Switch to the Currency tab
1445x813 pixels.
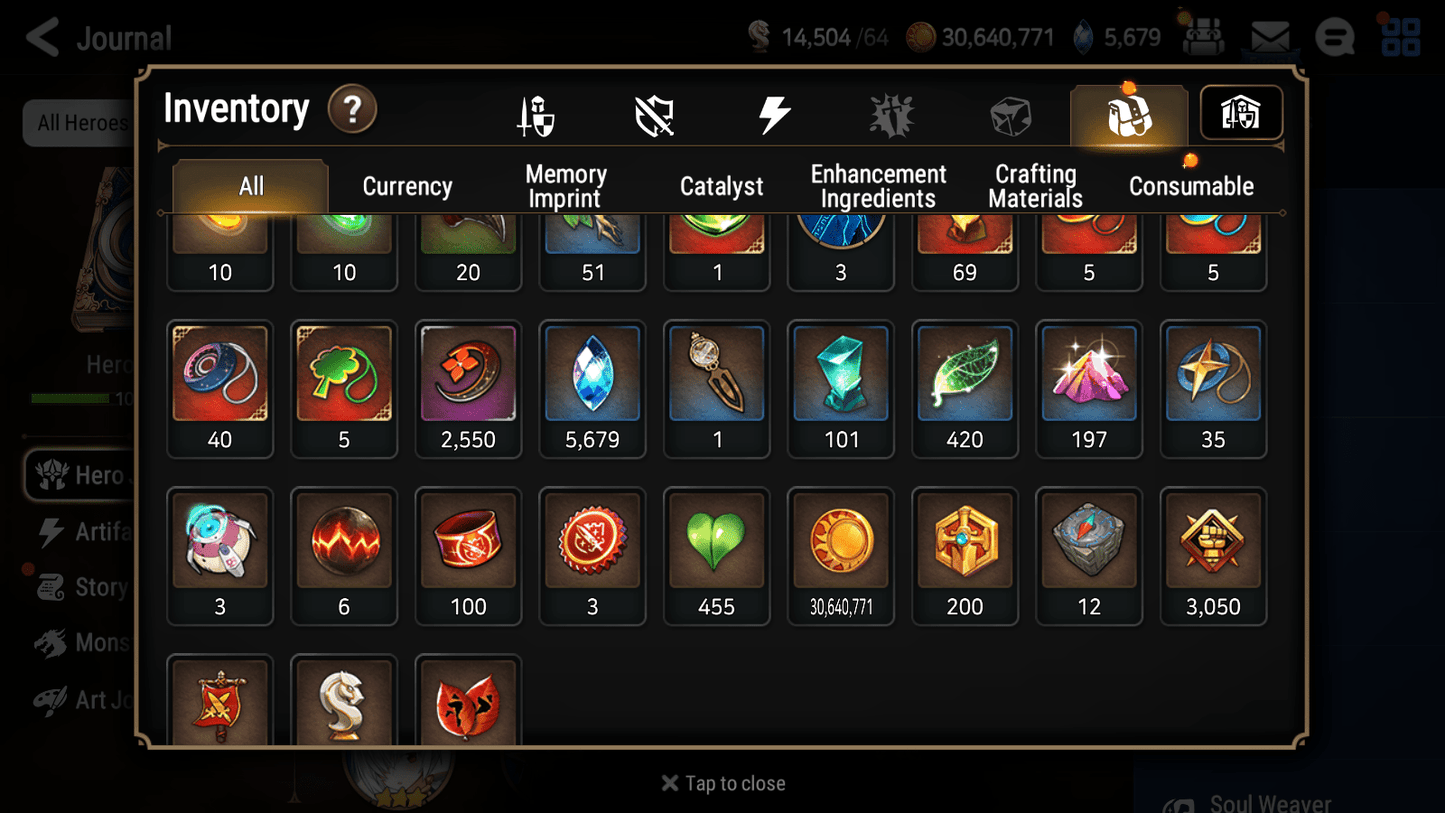click(x=406, y=185)
